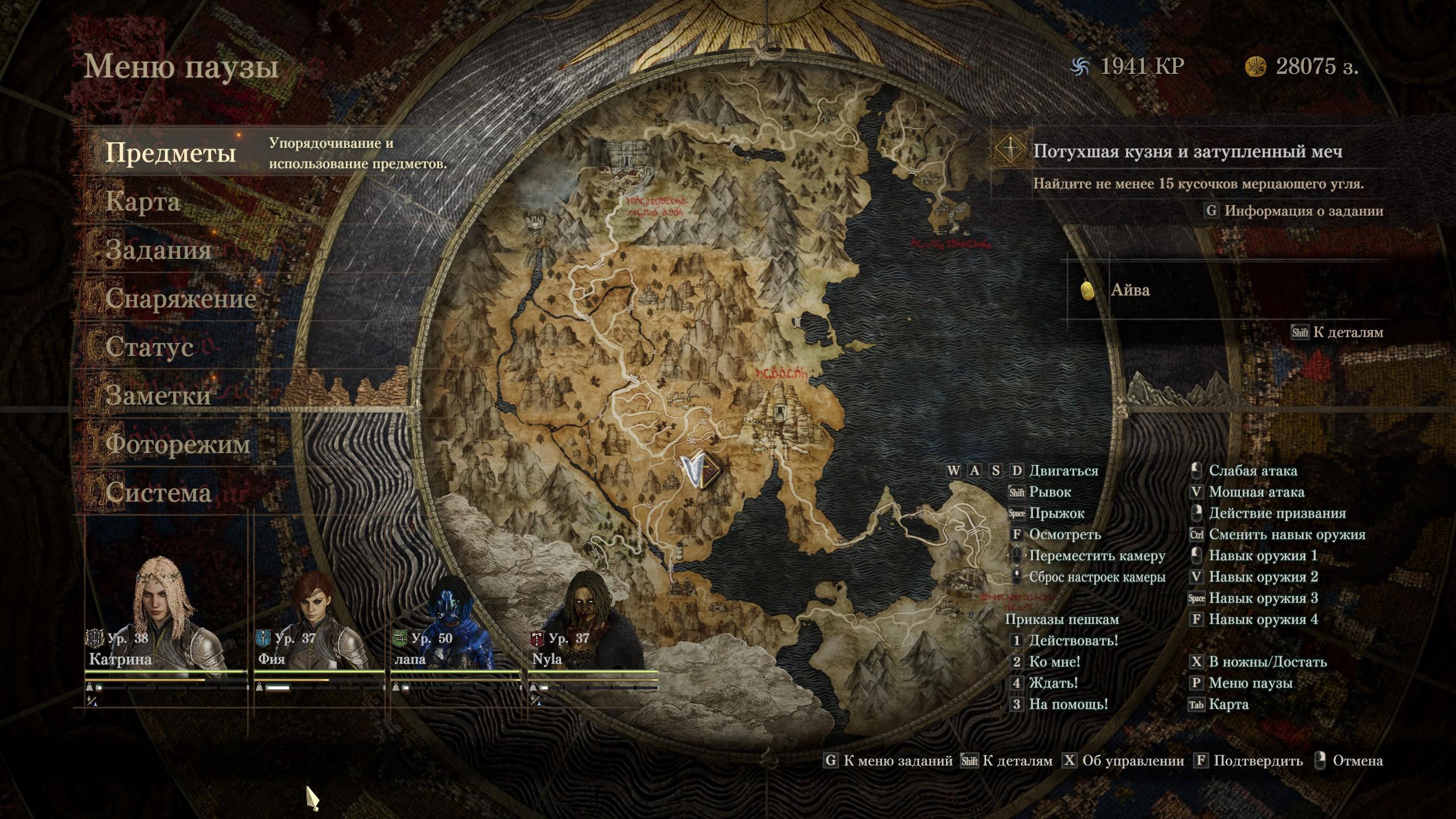Open the Задания (Quests) menu
1456x819 pixels.
pyautogui.click(x=158, y=250)
